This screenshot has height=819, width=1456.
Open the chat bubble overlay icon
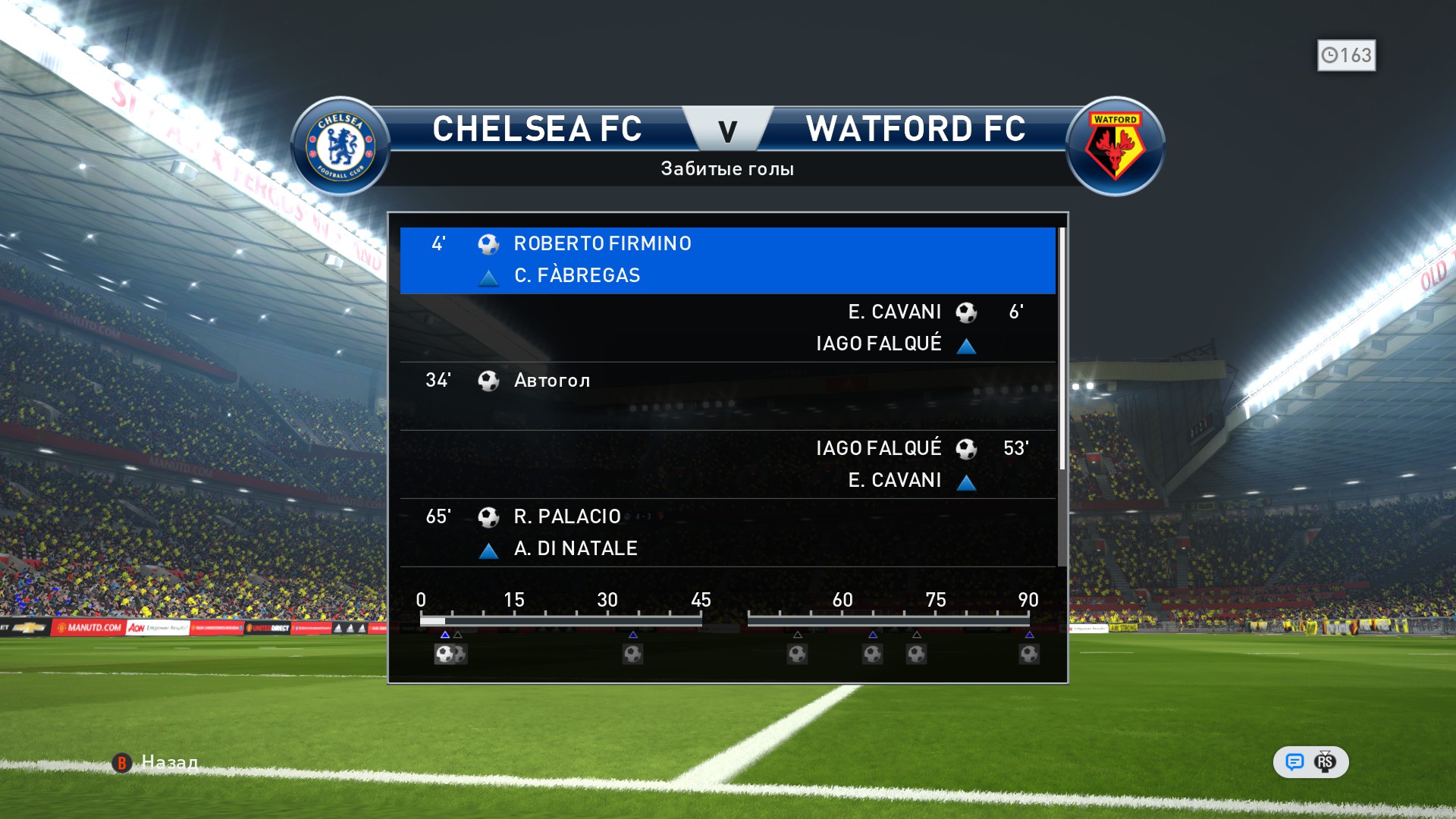1294,762
